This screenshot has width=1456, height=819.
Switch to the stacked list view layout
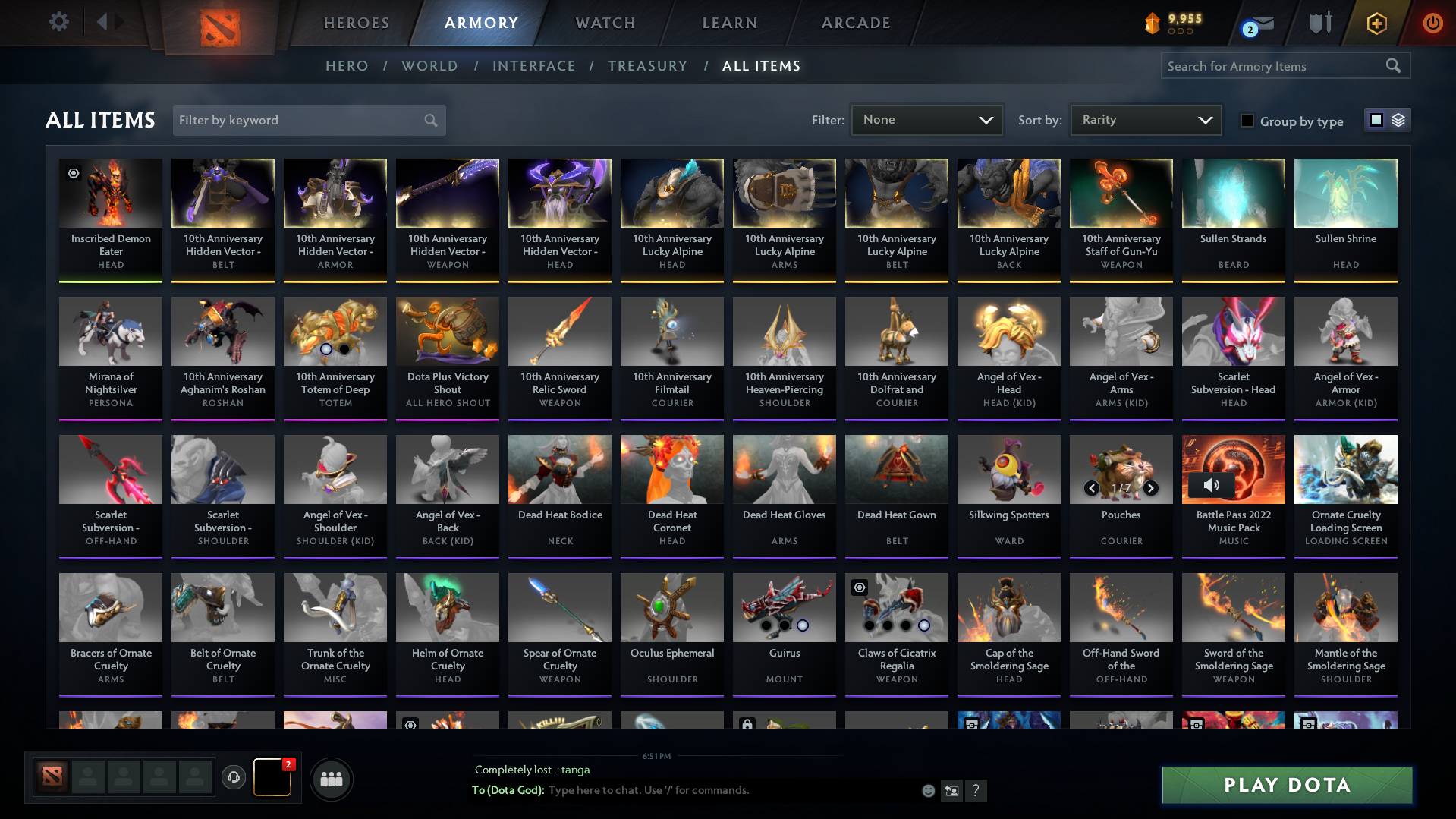[x=1398, y=119]
